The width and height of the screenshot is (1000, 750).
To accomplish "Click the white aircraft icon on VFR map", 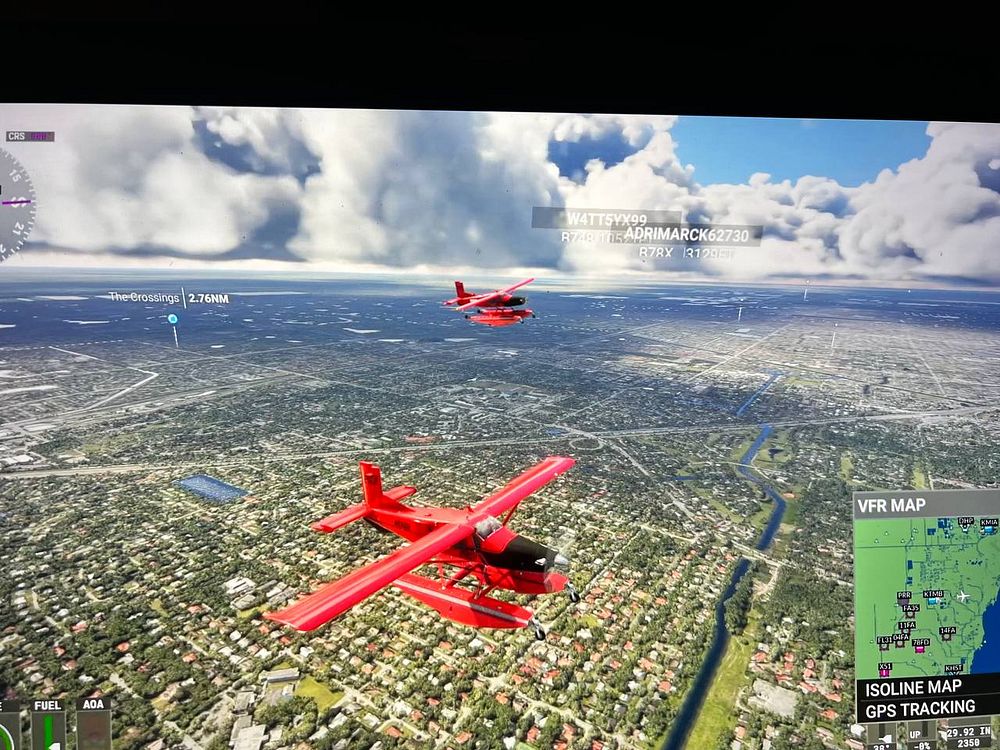I will pyautogui.click(x=963, y=596).
